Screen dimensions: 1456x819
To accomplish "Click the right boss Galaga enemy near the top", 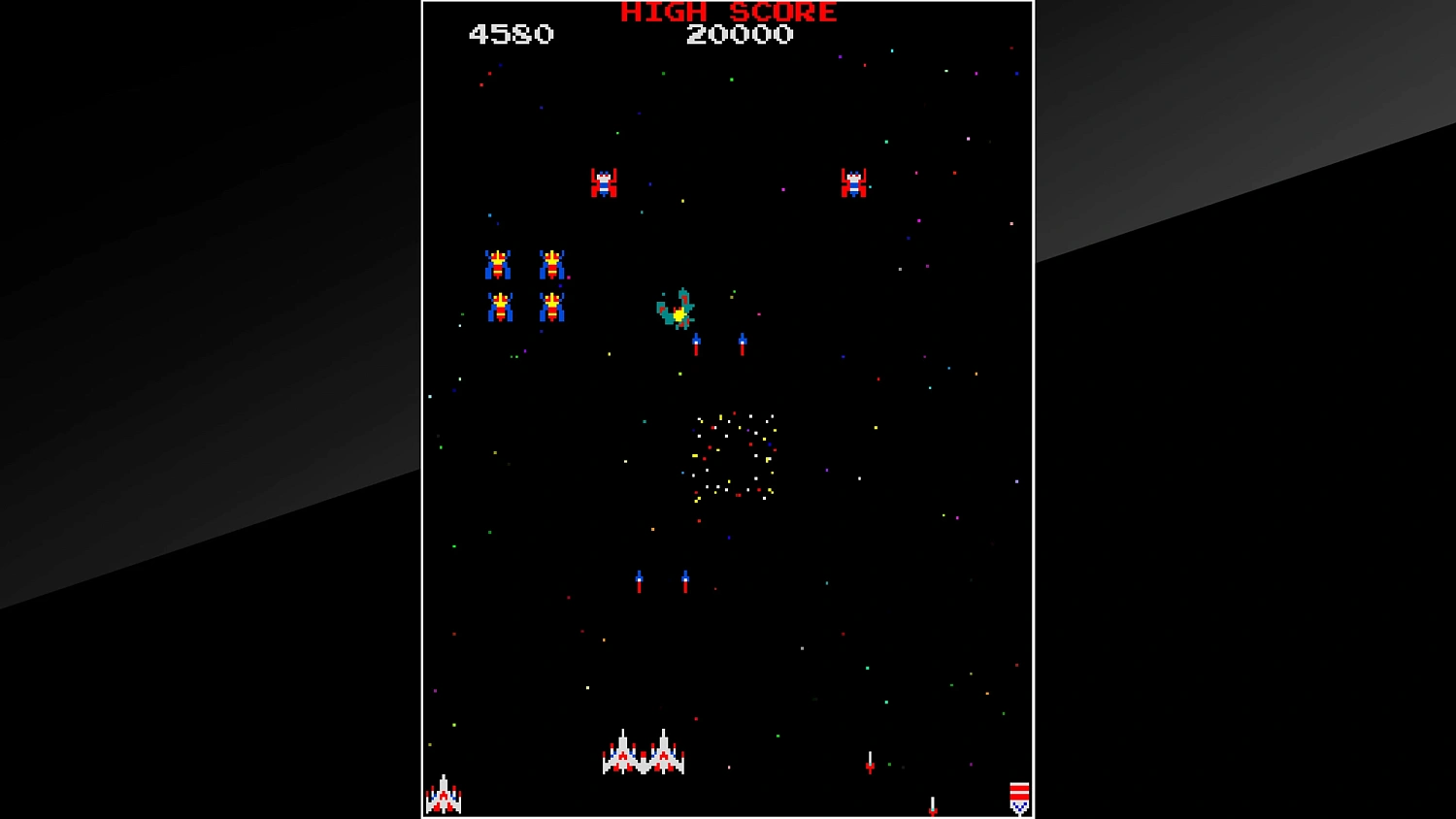I will point(854,182).
